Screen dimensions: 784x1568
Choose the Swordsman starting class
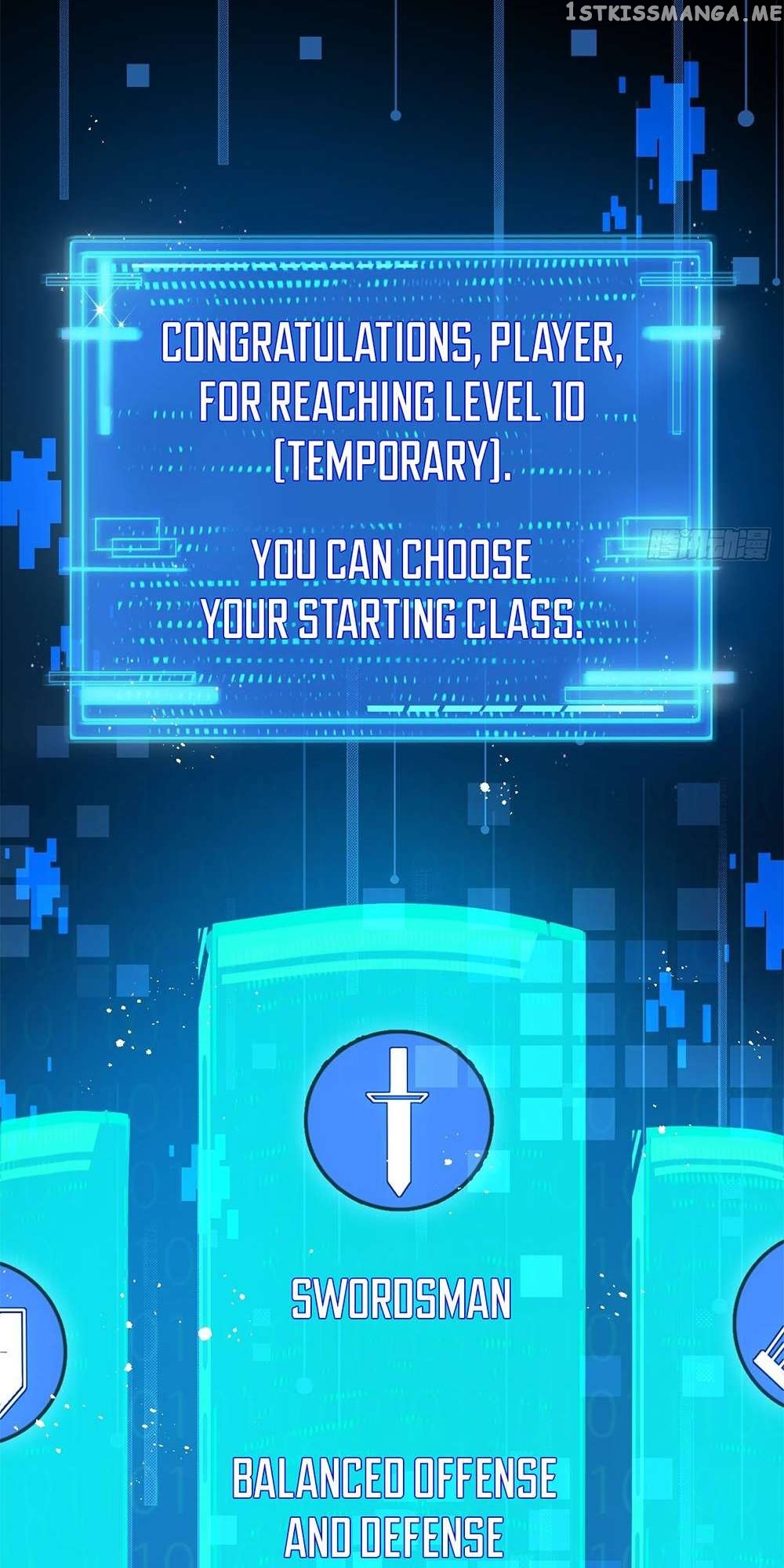pos(400,1298)
